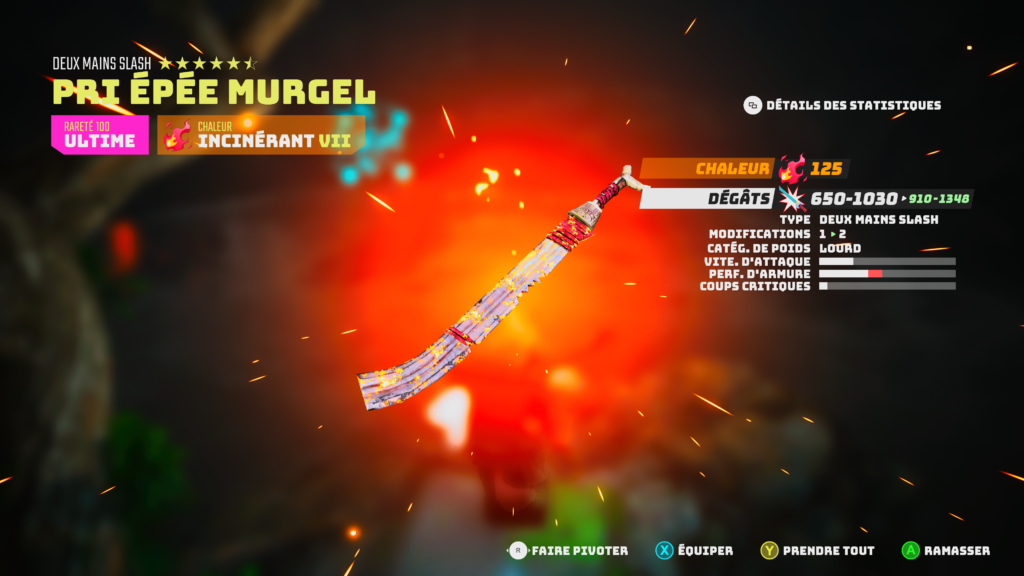Pick up the weapon with Ramasser

point(945,550)
